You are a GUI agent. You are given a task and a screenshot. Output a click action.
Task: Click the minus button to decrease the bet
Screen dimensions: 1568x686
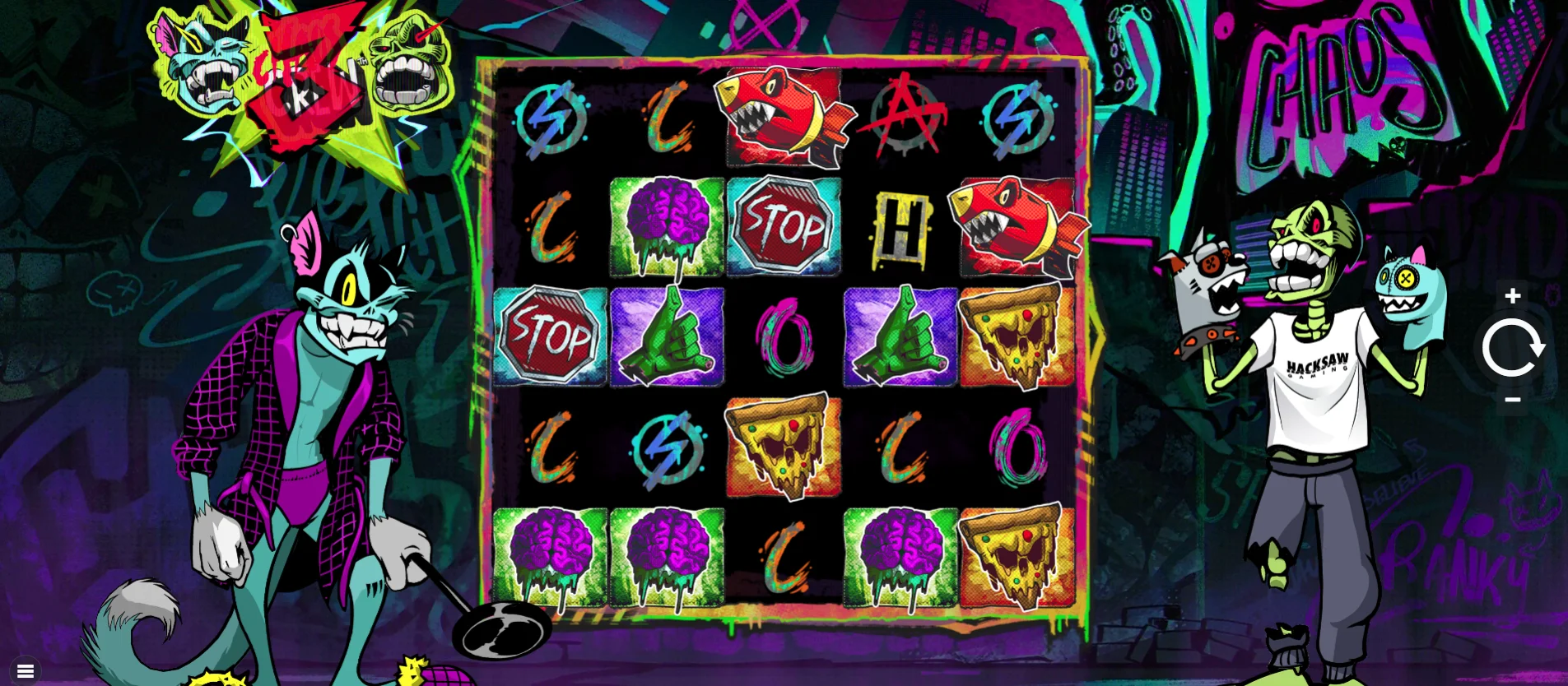point(1512,401)
